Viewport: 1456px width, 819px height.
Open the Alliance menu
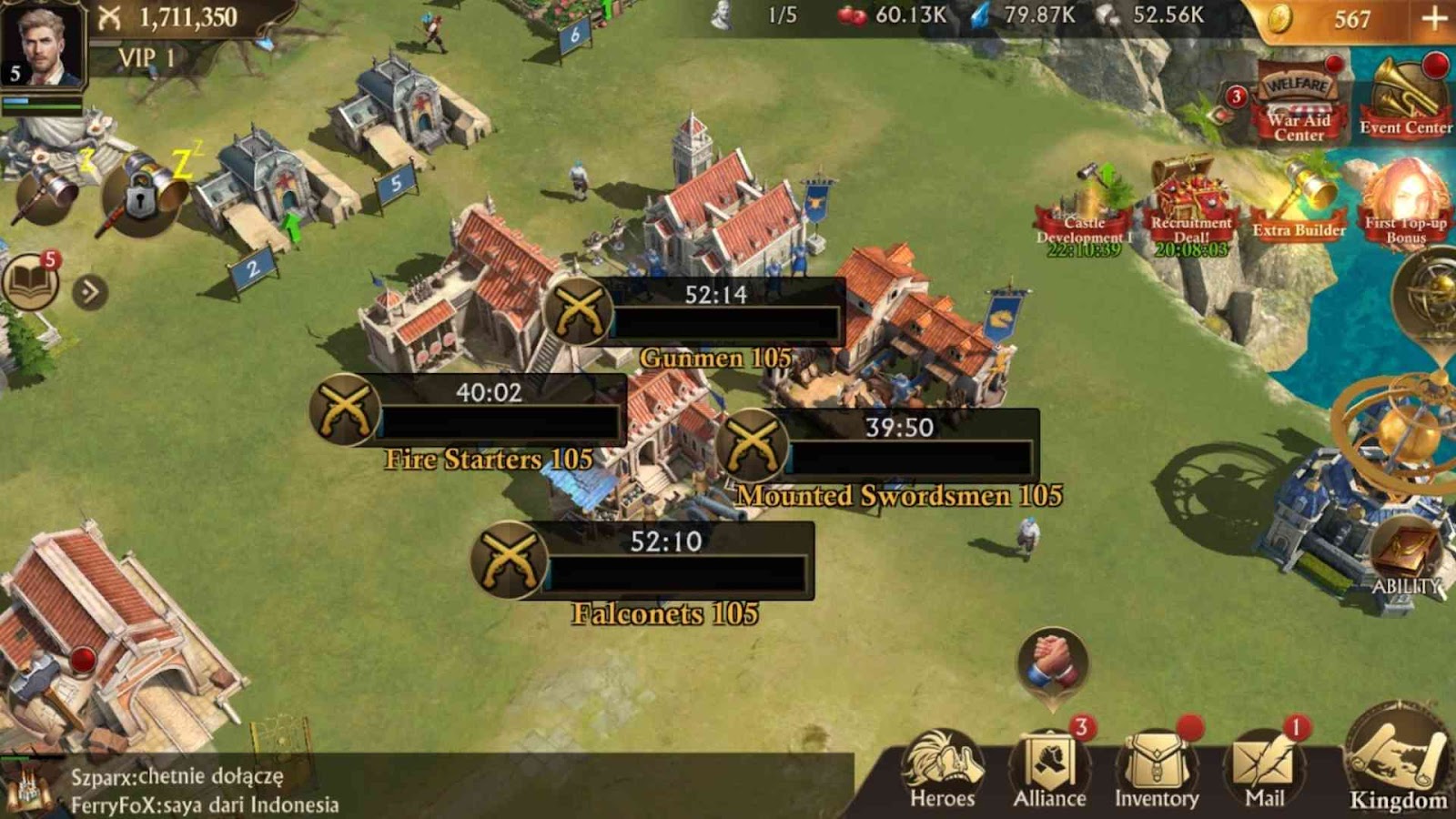click(x=1049, y=770)
